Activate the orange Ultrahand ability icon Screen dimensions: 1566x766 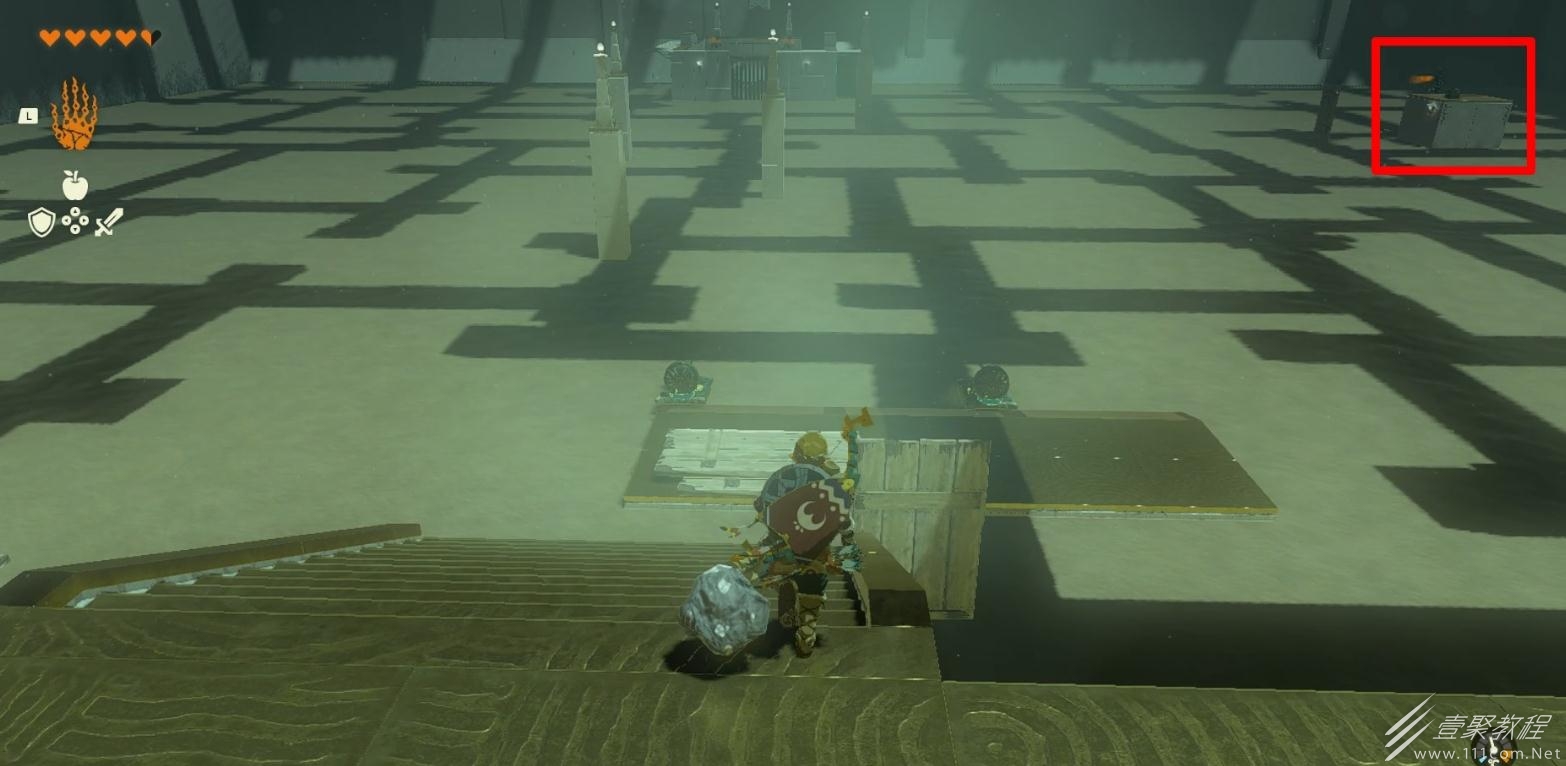point(74,115)
